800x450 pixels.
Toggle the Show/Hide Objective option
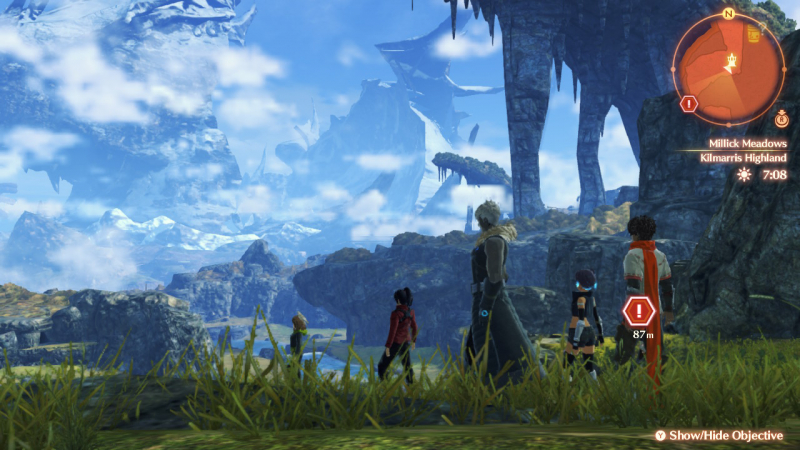click(x=719, y=436)
